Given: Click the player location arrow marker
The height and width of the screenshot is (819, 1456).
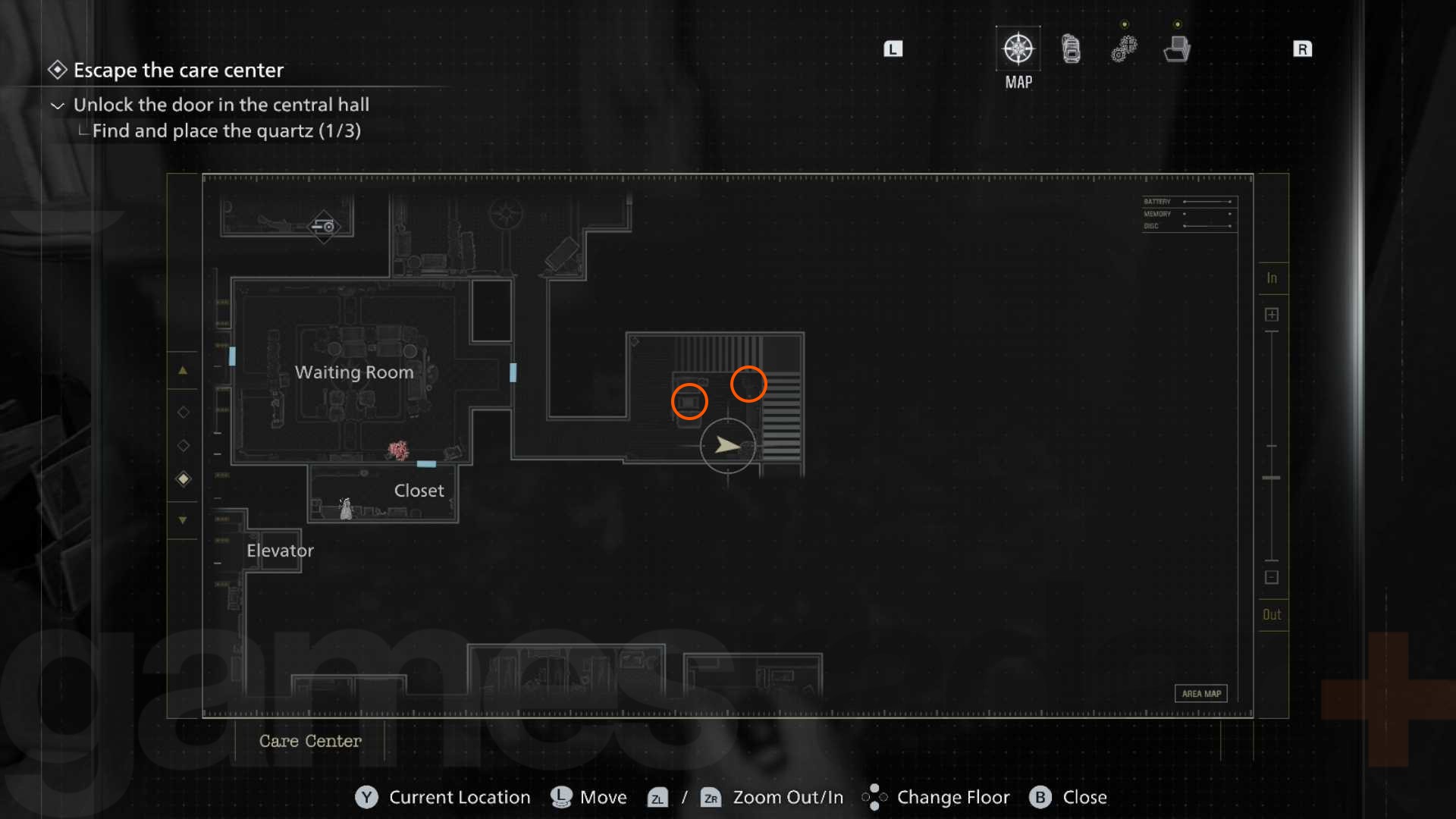Looking at the screenshot, I should 727,446.
